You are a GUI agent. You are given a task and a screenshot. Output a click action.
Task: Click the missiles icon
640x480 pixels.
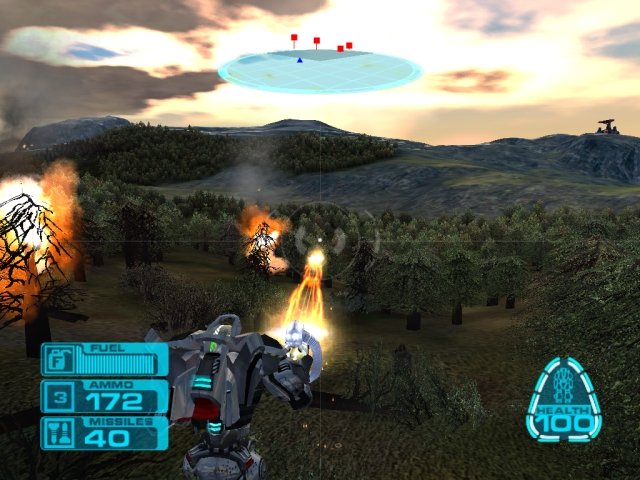pyautogui.click(x=58, y=433)
